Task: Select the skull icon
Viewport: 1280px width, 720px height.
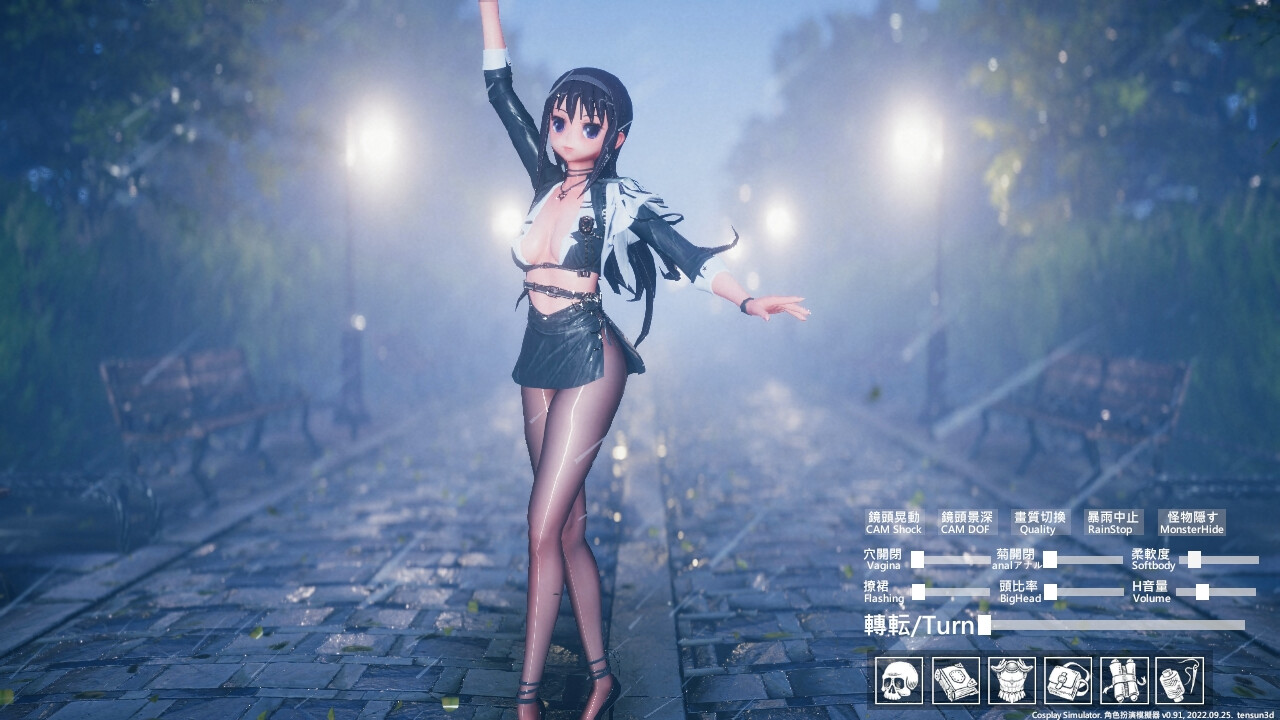Action: click(x=899, y=680)
